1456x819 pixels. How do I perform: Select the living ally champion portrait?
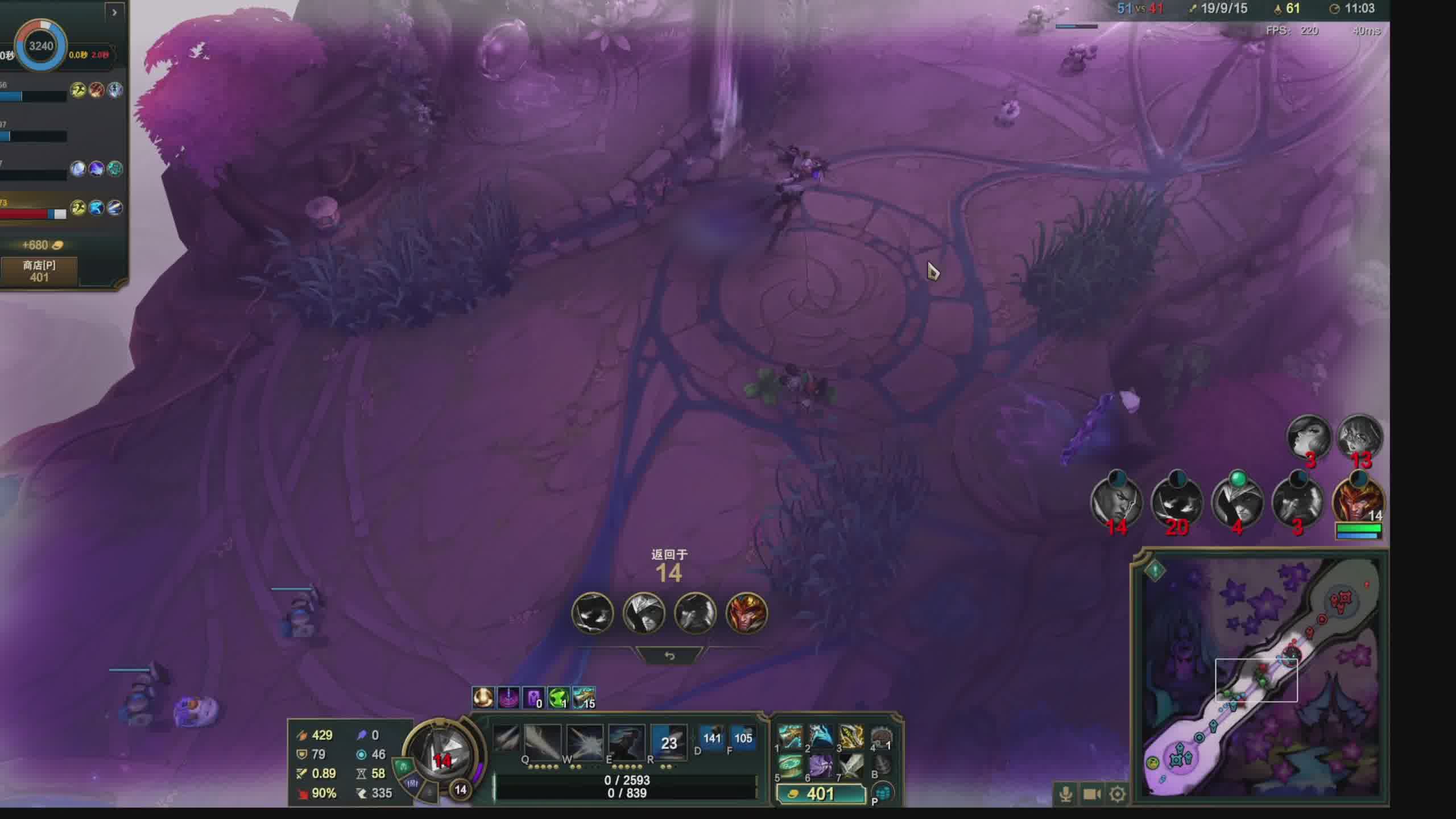click(x=1358, y=502)
